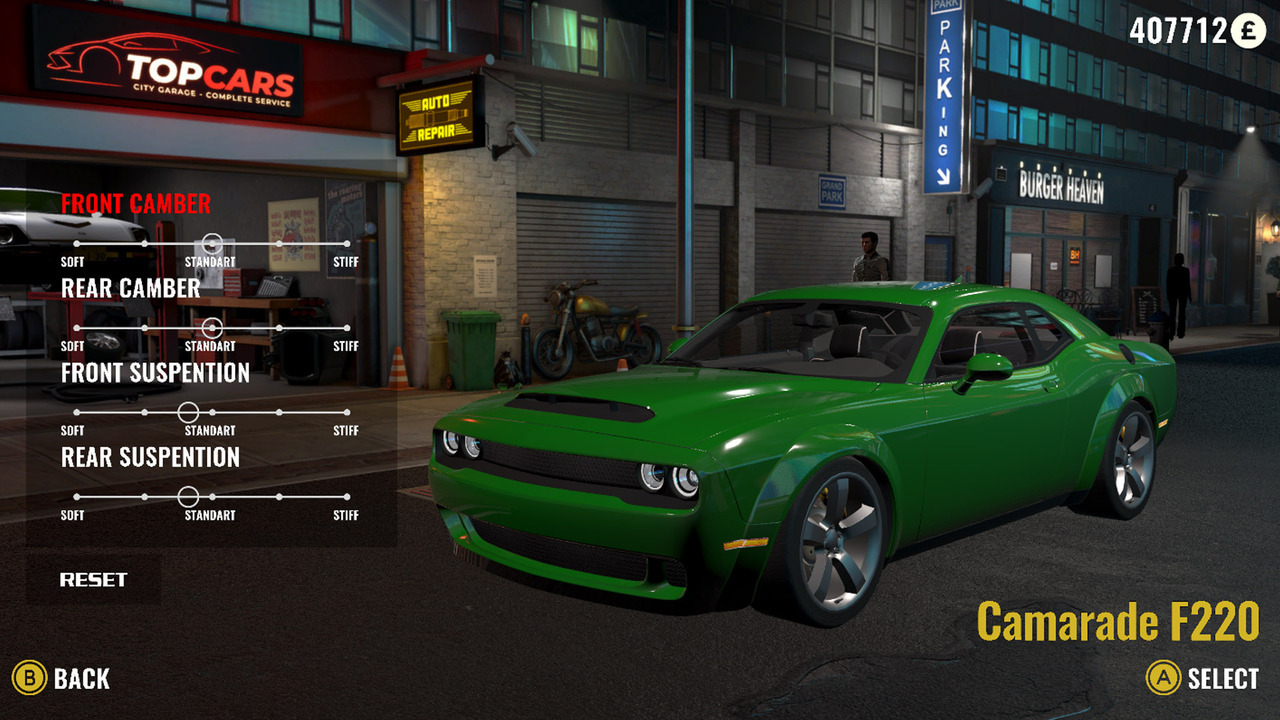Set Rear Suspention to Stiff
Image resolution: width=1280 pixels, height=720 pixels.
(347, 496)
